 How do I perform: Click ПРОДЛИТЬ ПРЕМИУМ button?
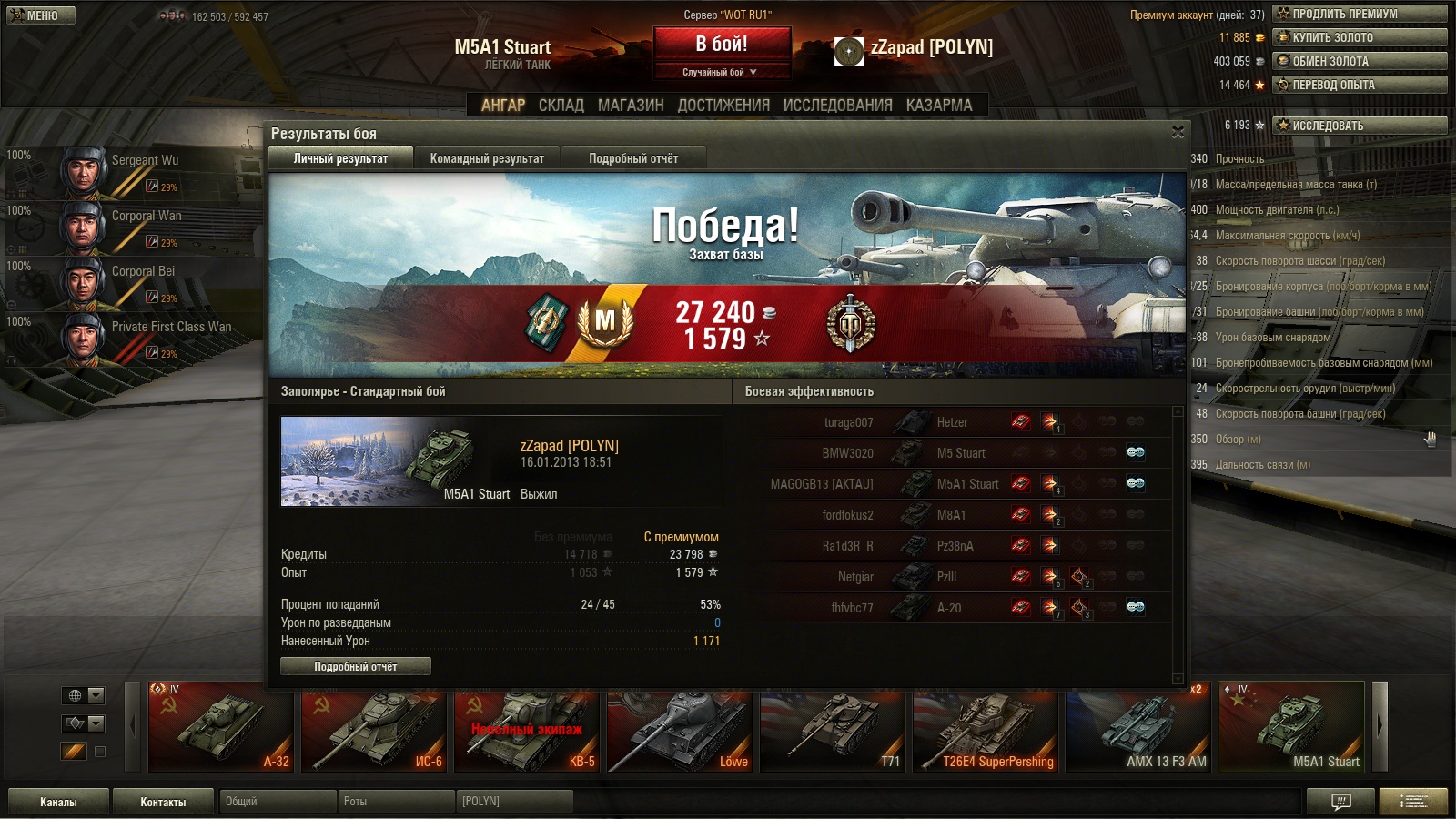click(x=1360, y=14)
